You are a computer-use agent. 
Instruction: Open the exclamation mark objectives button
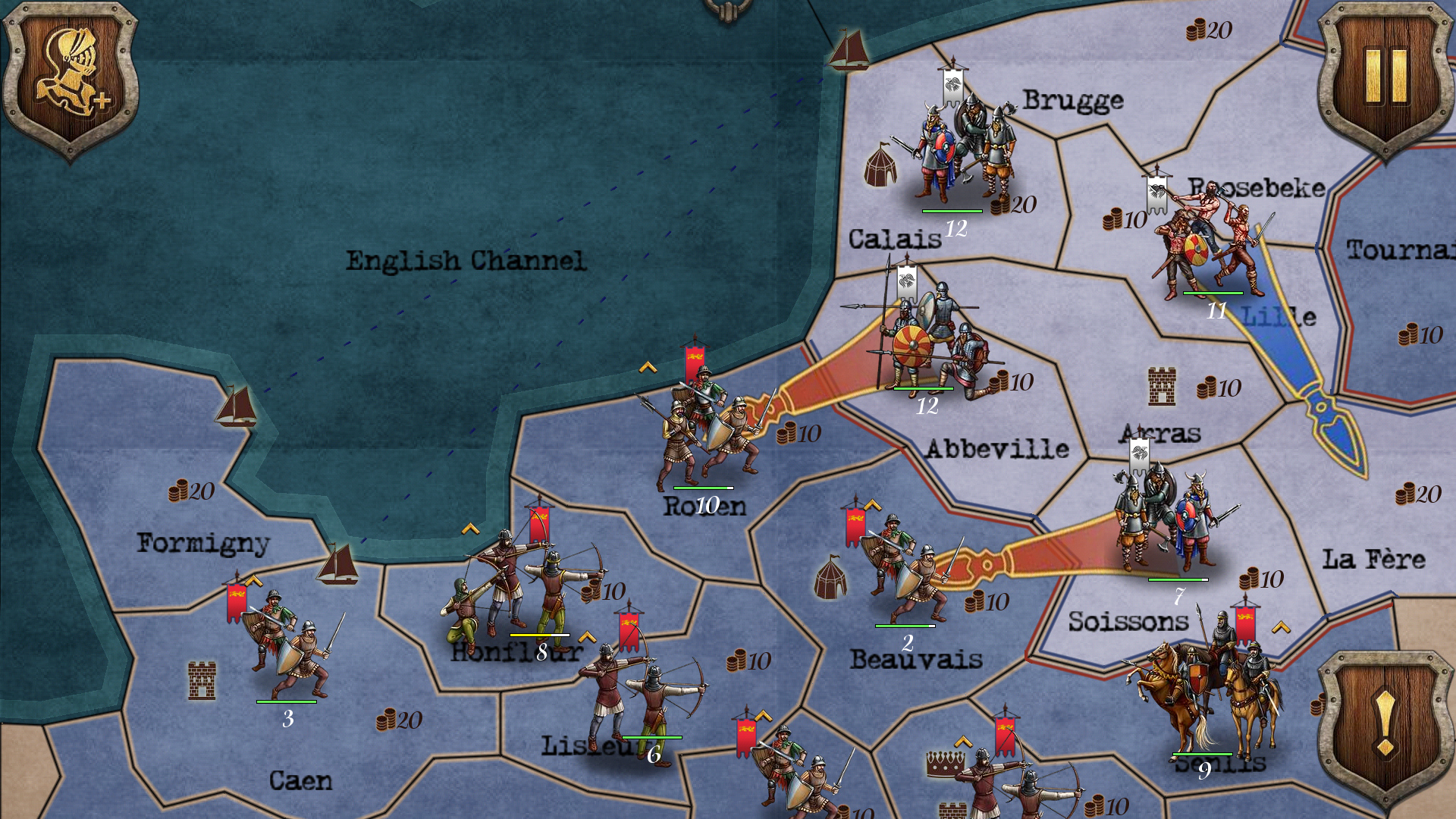[1385, 726]
